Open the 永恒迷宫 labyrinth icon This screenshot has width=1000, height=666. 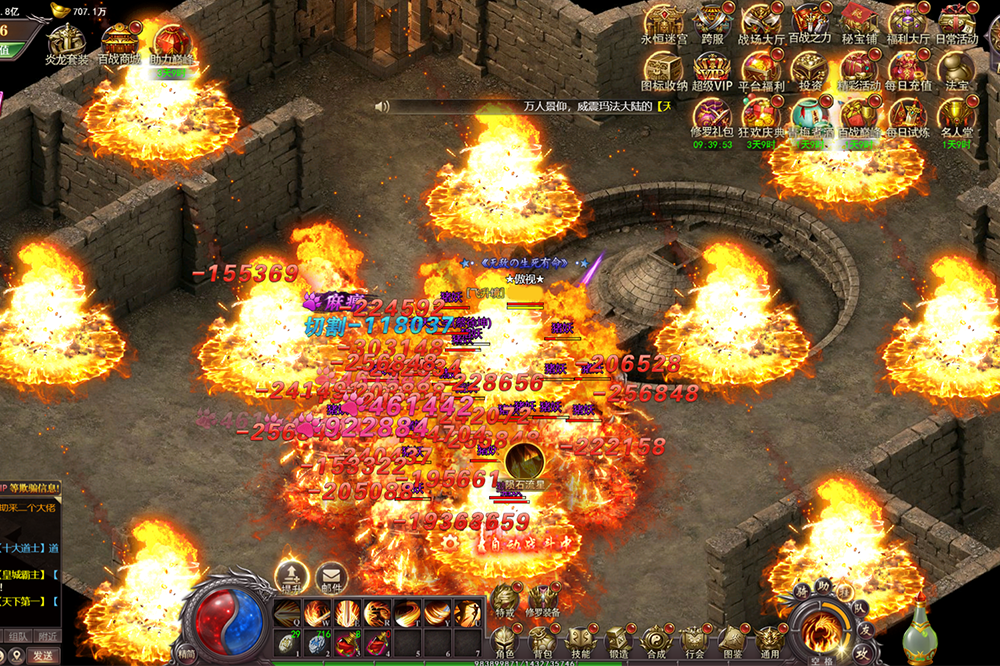pos(664,22)
